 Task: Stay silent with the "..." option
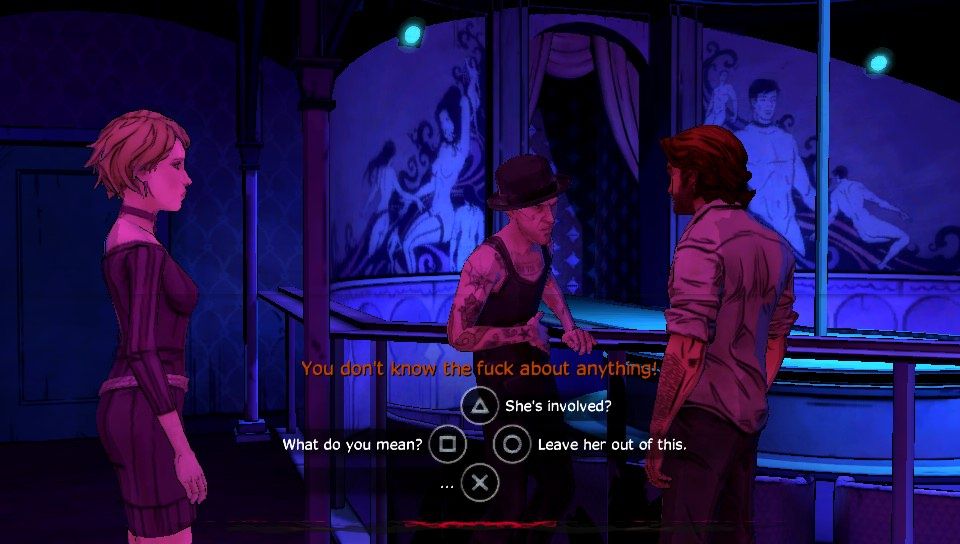pyautogui.click(x=481, y=483)
